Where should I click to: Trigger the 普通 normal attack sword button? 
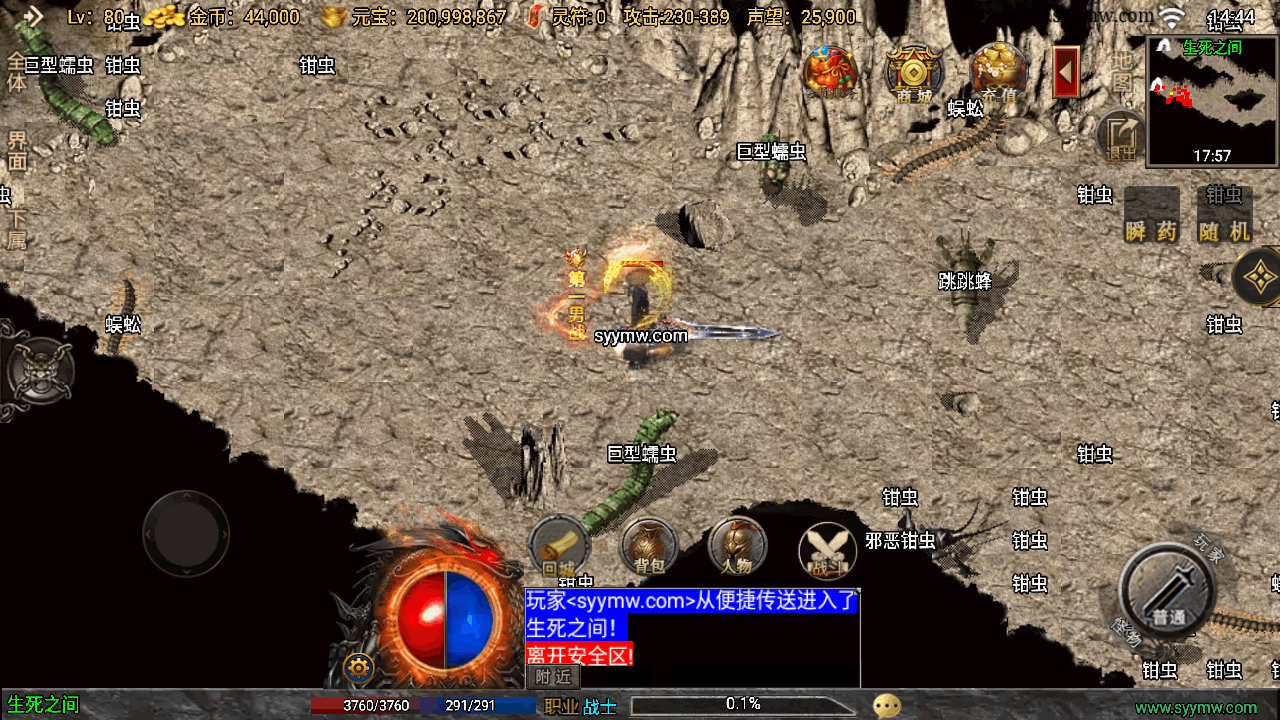pyautogui.click(x=1167, y=590)
